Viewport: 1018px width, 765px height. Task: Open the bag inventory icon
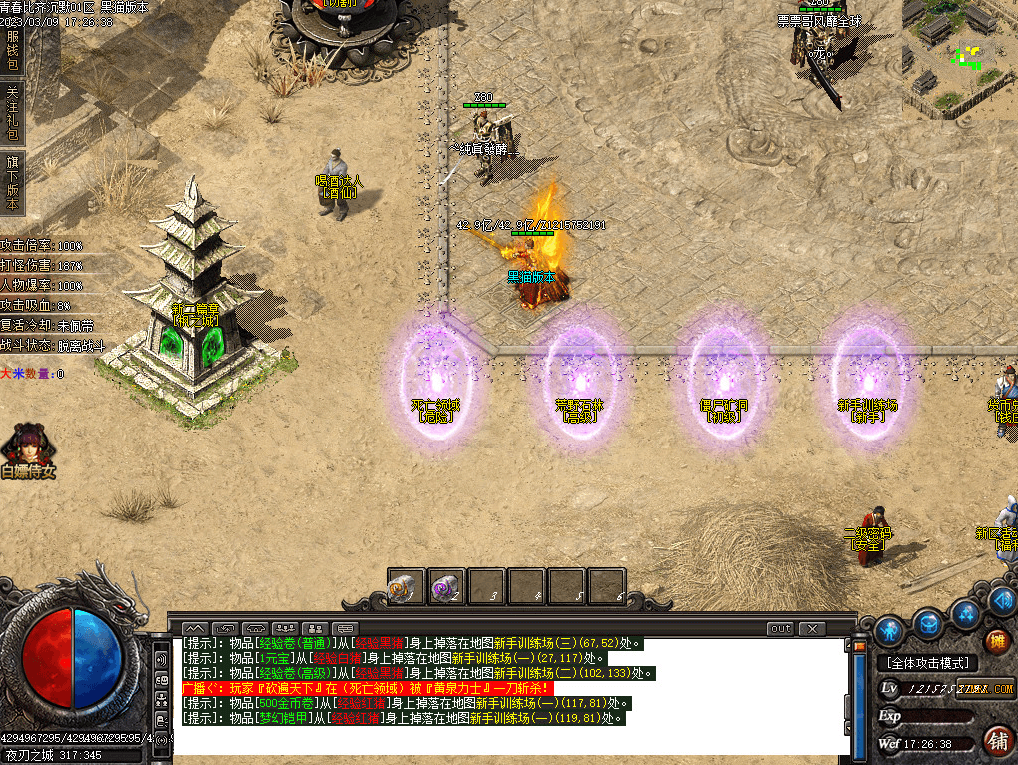click(x=928, y=622)
